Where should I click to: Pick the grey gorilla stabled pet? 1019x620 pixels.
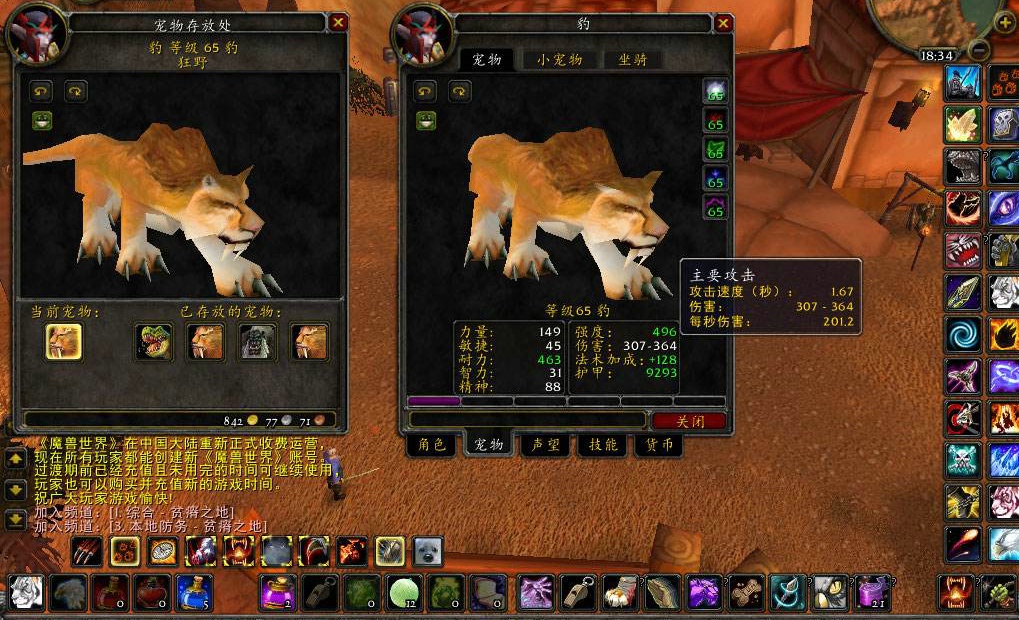coord(258,342)
